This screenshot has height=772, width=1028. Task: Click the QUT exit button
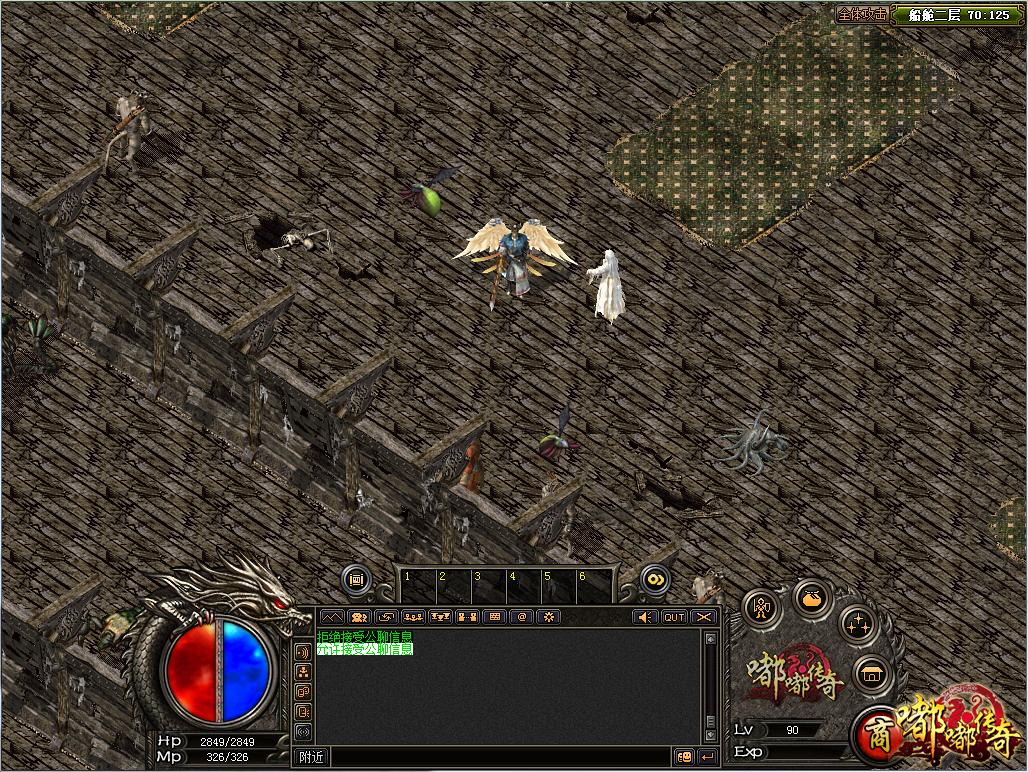675,617
